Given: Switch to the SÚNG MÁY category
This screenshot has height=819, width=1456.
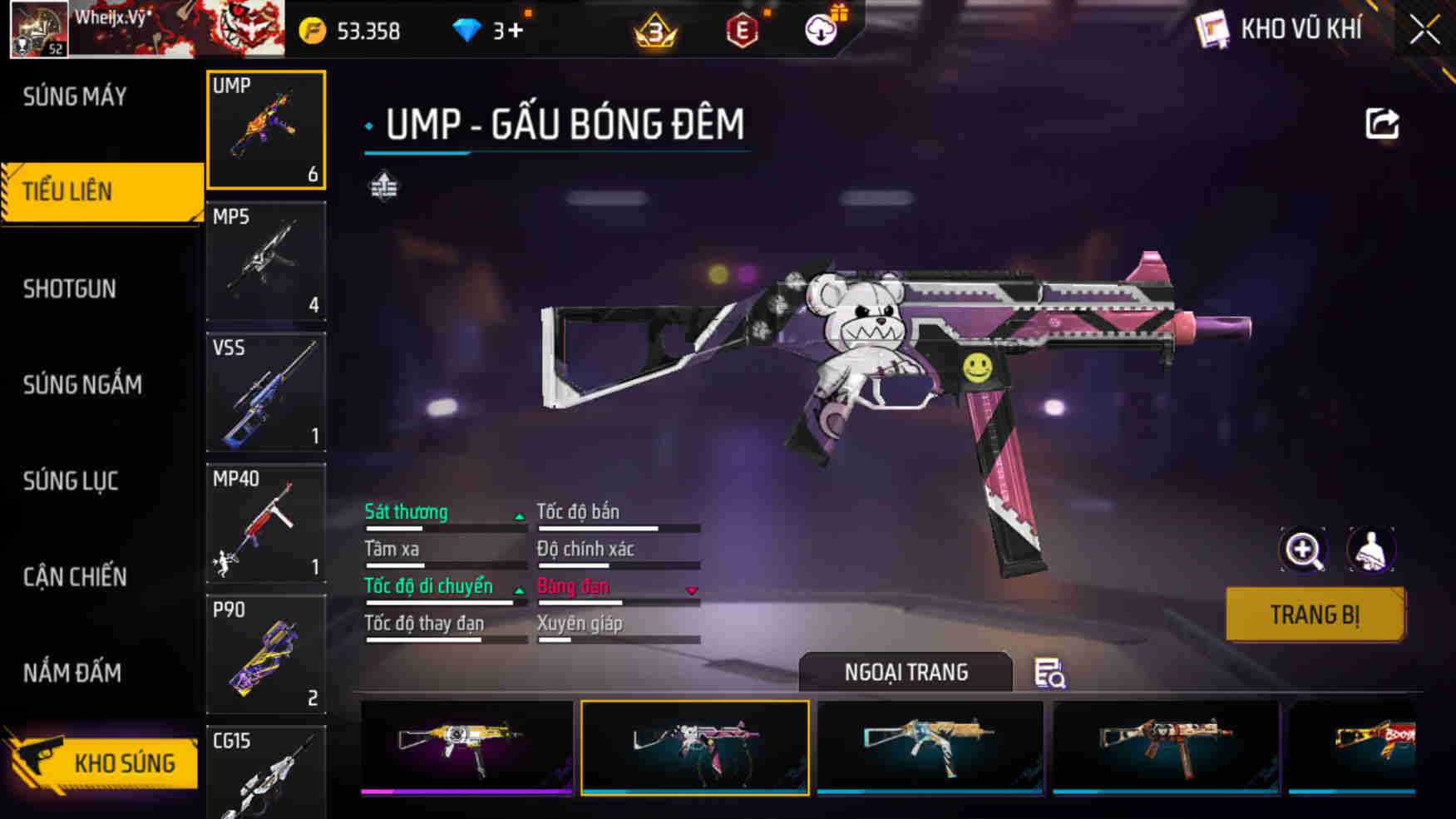Looking at the screenshot, I should (x=75, y=97).
